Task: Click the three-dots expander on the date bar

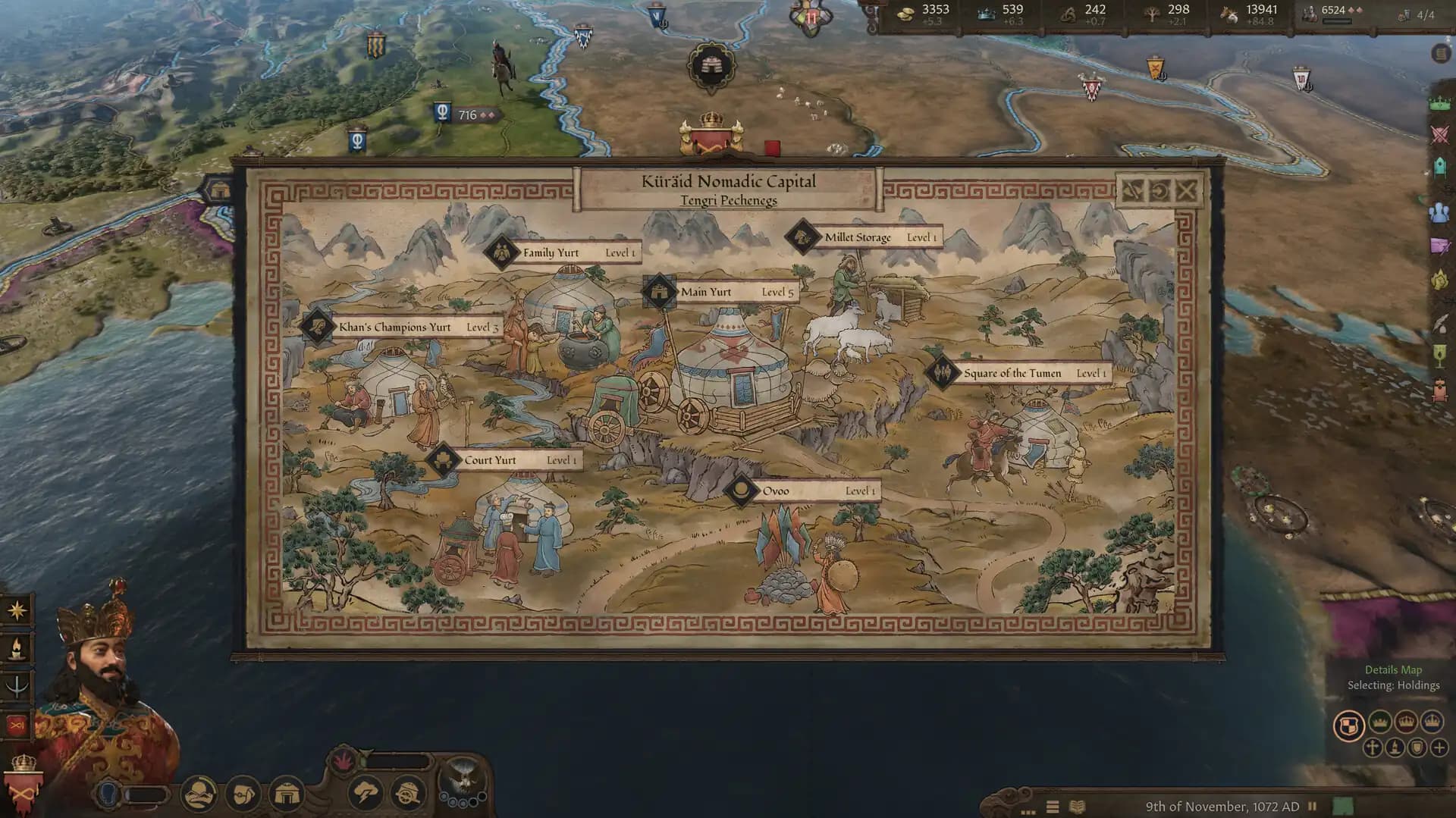Action: tap(1028, 811)
